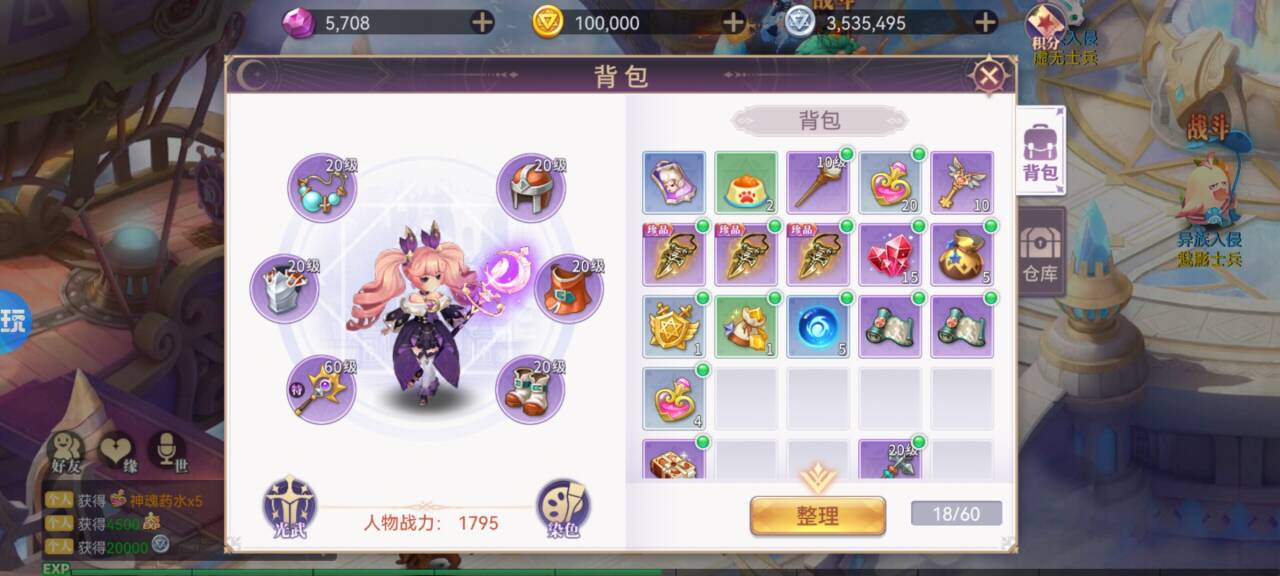This screenshot has width=1280, height=576.
Task: Select the equipped helmet slot
Action: pyautogui.click(x=530, y=188)
